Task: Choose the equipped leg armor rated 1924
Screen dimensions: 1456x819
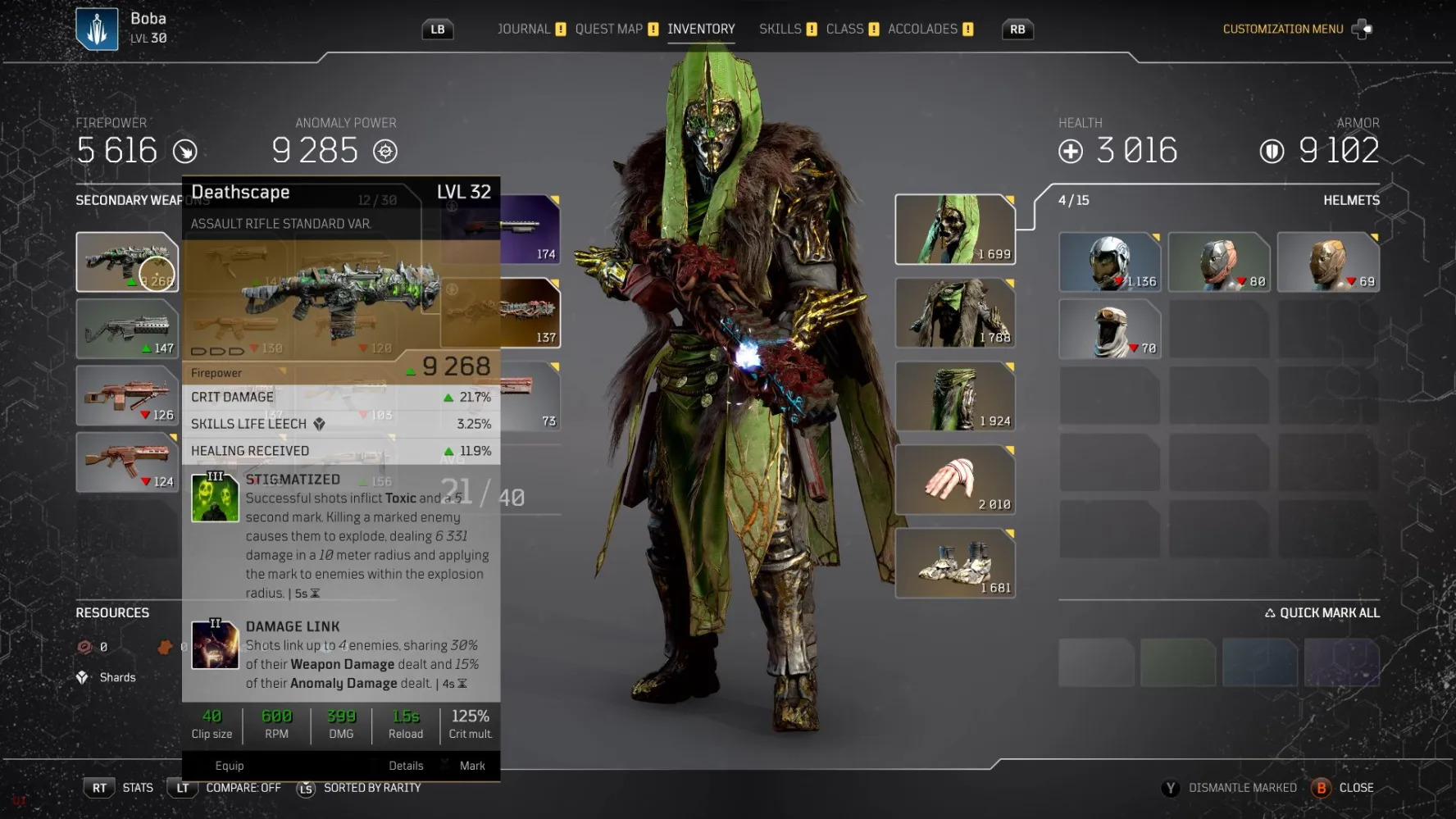Action: point(954,397)
